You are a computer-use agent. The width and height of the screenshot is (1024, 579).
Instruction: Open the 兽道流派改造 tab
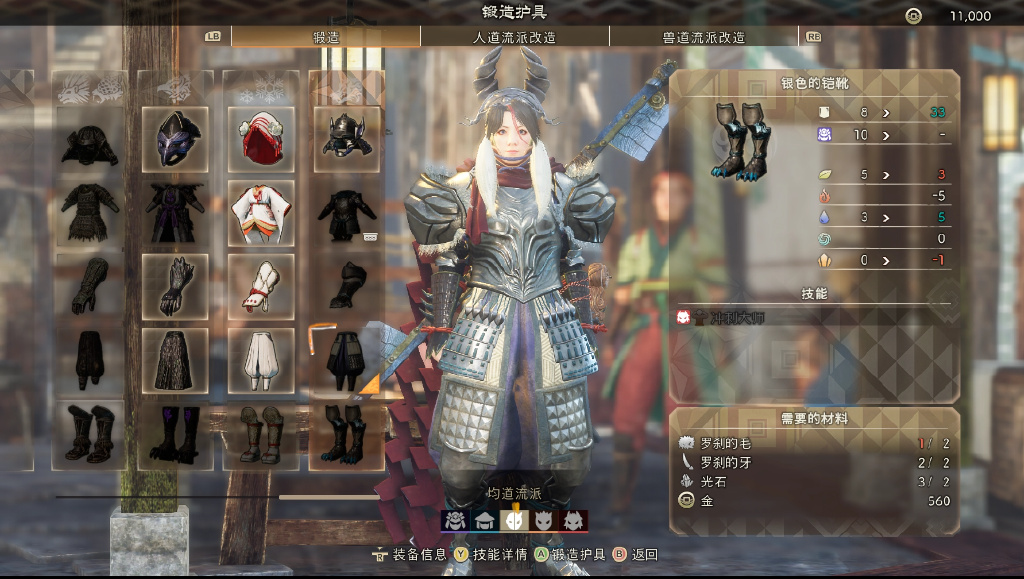click(703, 37)
